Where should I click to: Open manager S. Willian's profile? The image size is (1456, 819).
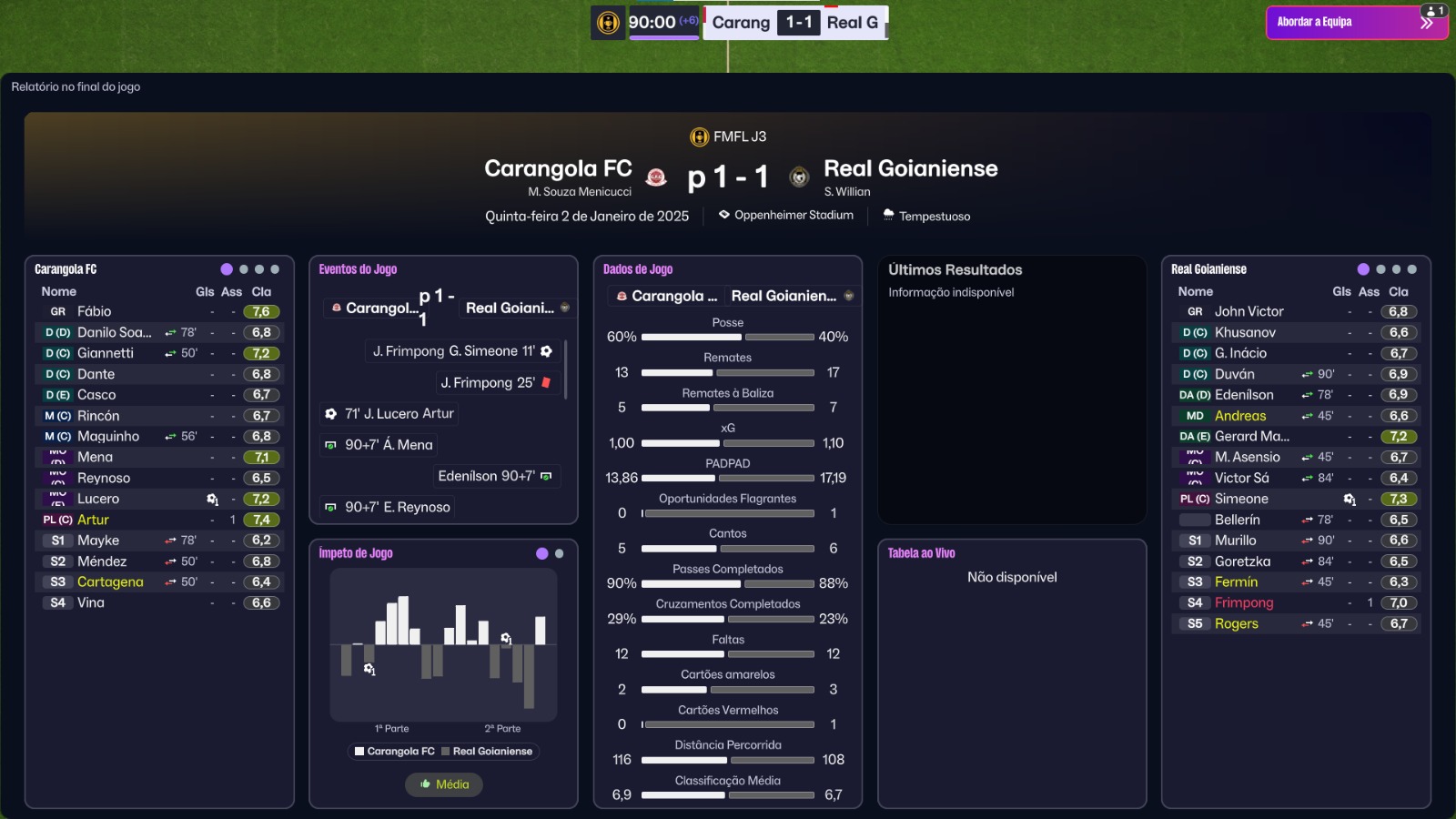point(847,192)
